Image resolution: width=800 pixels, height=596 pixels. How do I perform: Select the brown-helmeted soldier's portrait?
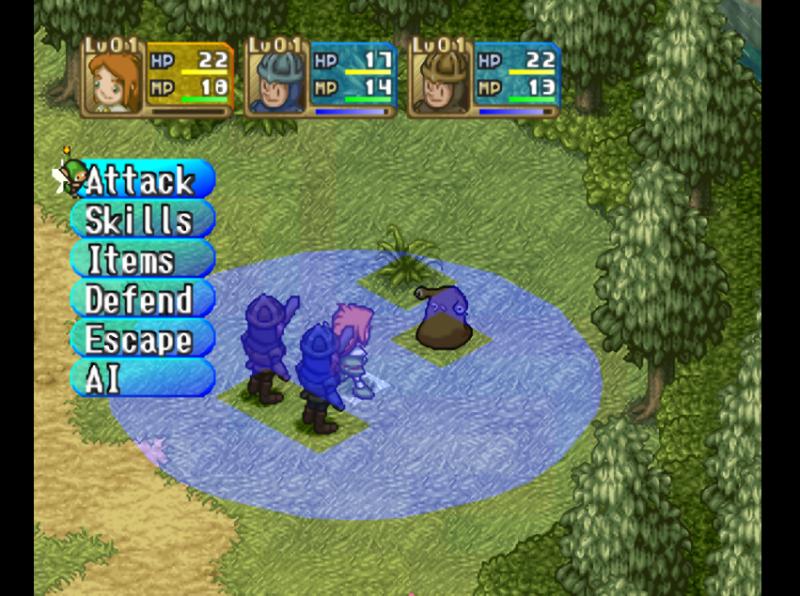[441, 80]
